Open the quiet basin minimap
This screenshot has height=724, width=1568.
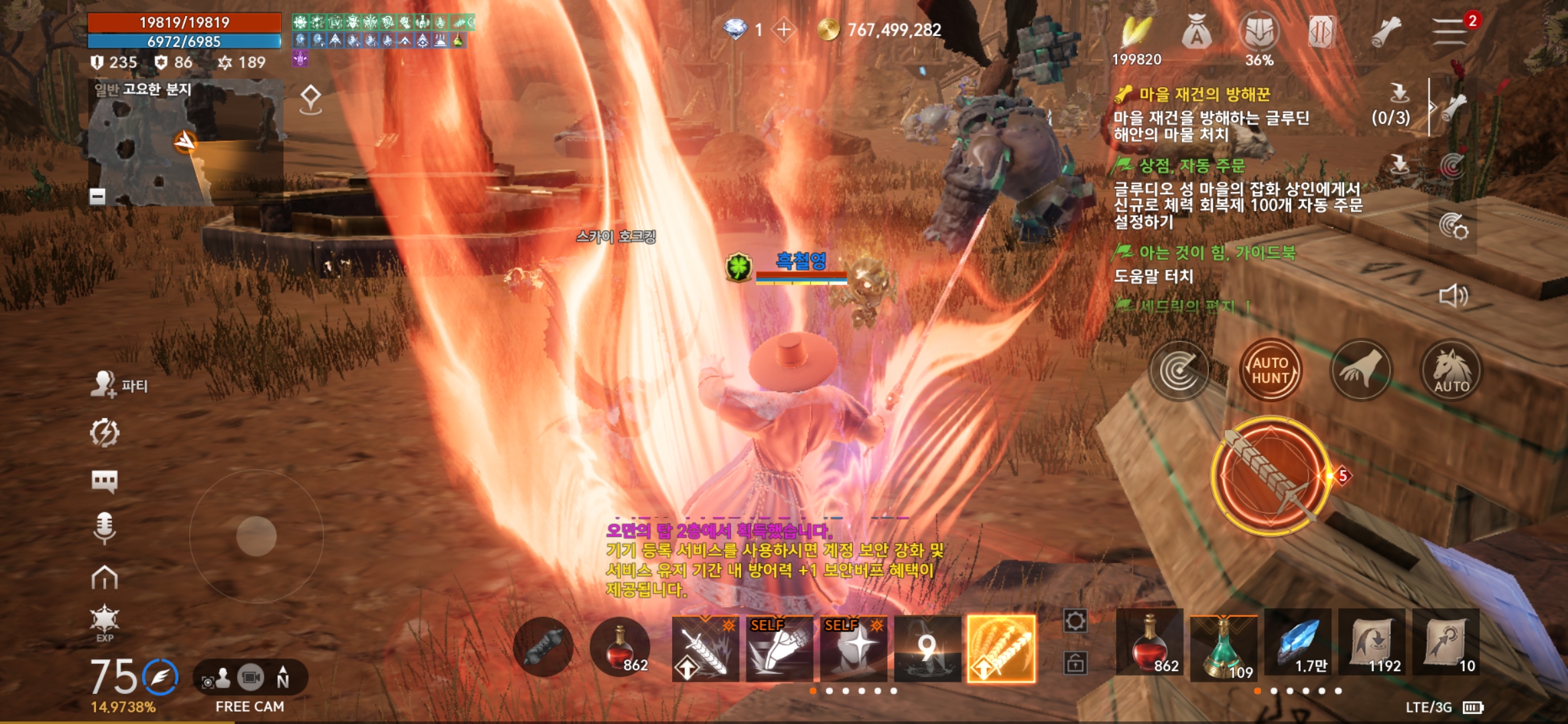click(x=186, y=142)
